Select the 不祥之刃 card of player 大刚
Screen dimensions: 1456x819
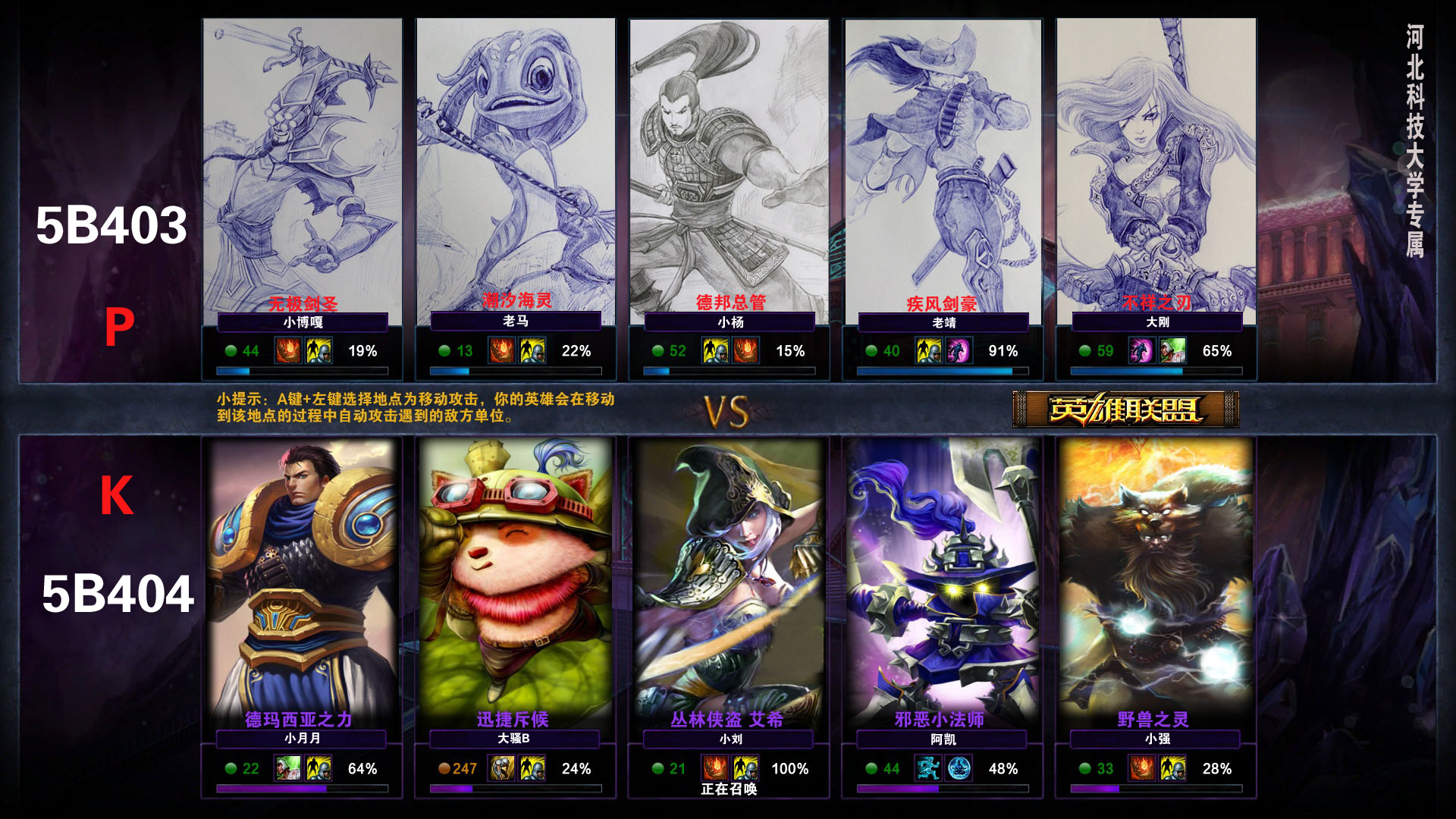coord(1156,167)
